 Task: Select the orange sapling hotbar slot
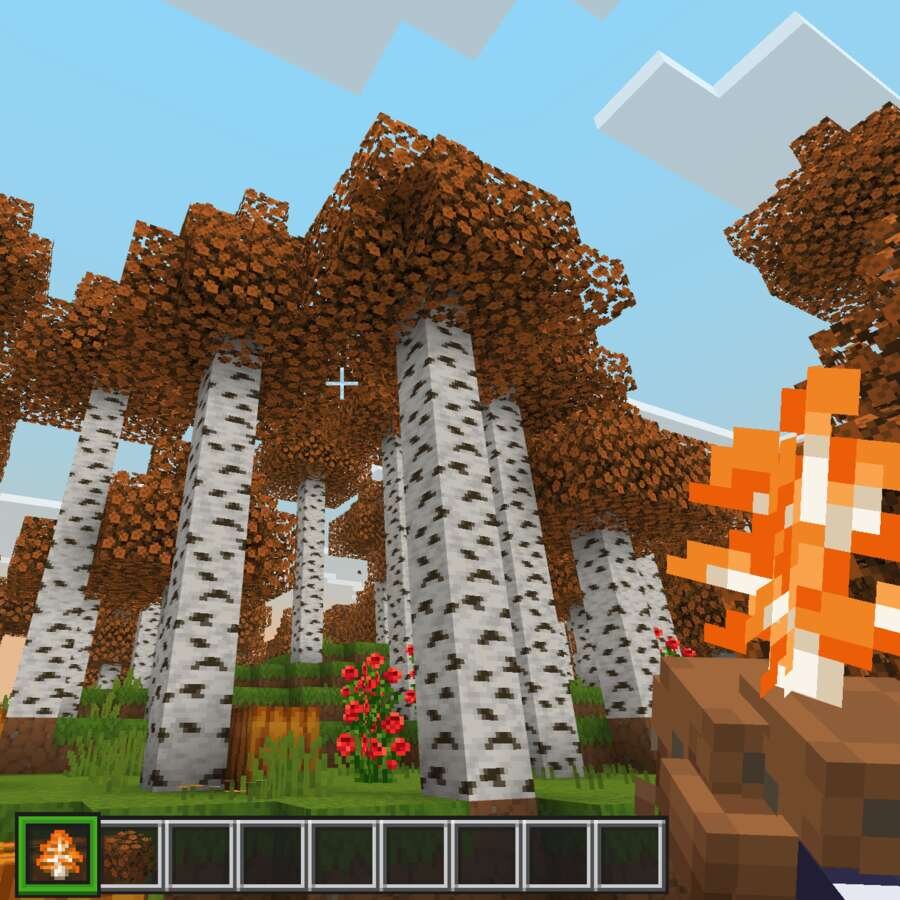pyautogui.click(x=57, y=855)
